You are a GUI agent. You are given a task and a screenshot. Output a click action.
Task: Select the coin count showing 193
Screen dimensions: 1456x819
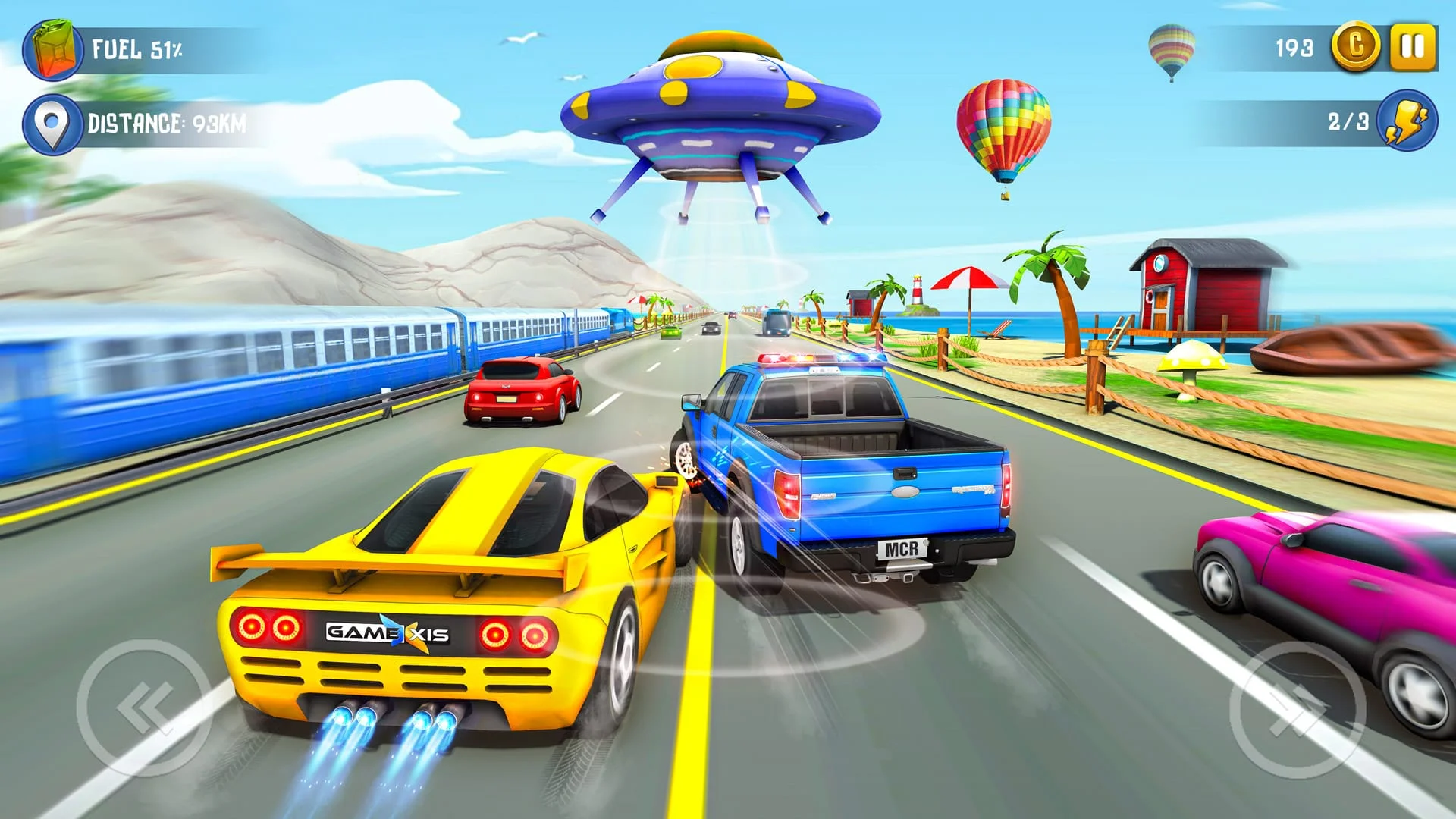coord(1294,47)
